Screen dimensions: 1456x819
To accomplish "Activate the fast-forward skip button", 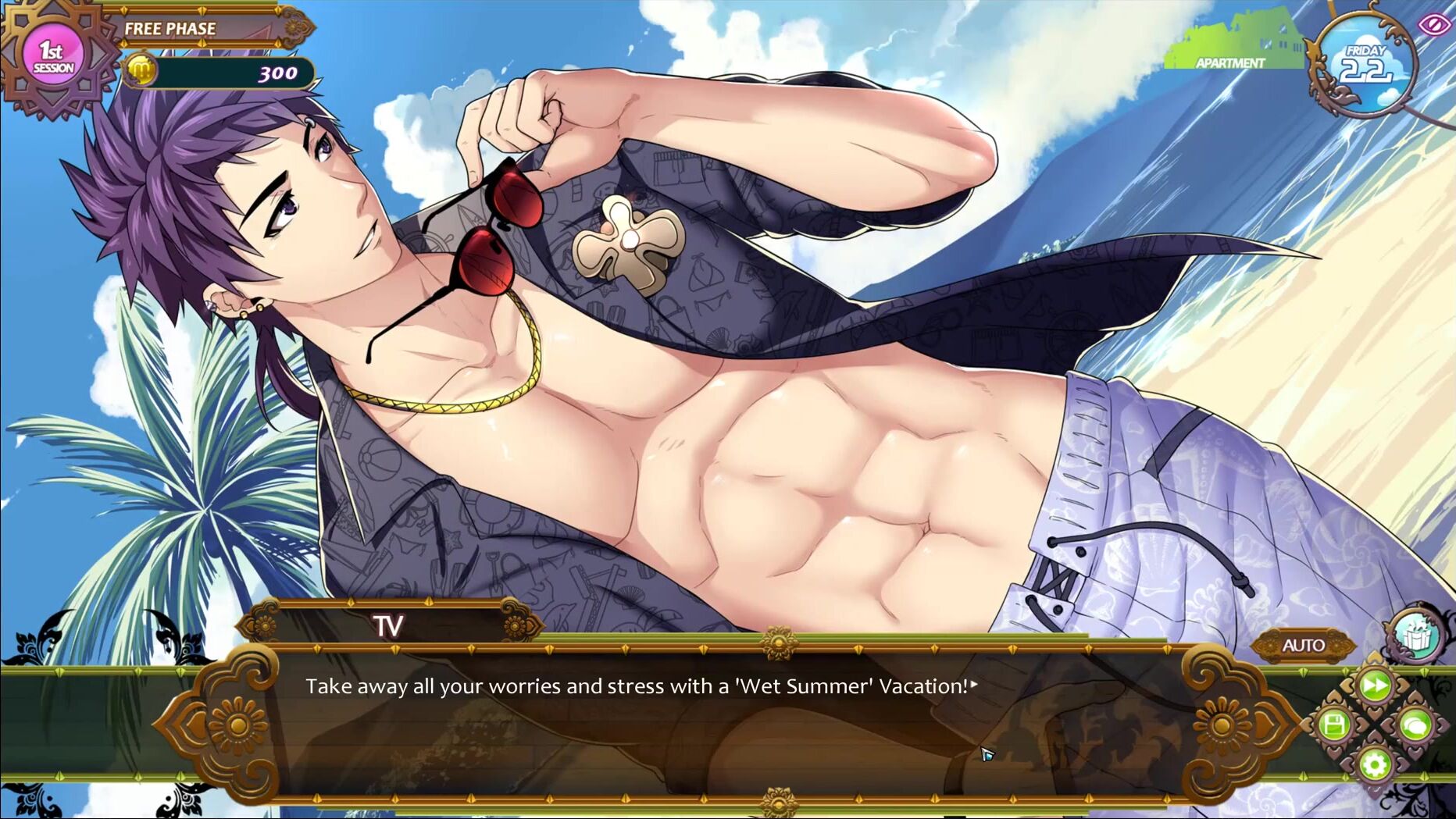I will (1375, 685).
